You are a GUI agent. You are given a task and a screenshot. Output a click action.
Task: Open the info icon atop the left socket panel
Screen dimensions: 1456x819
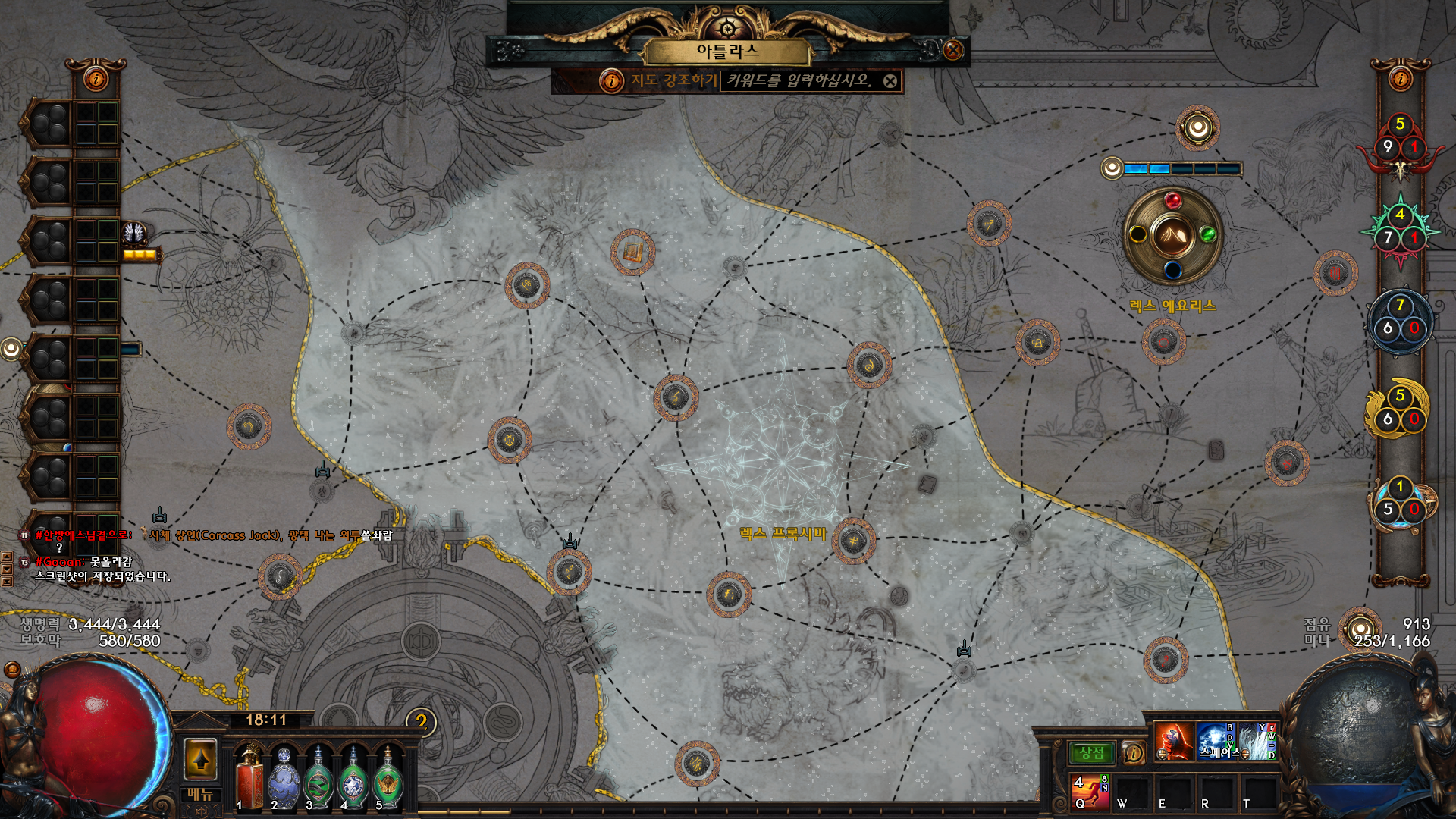click(96, 78)
